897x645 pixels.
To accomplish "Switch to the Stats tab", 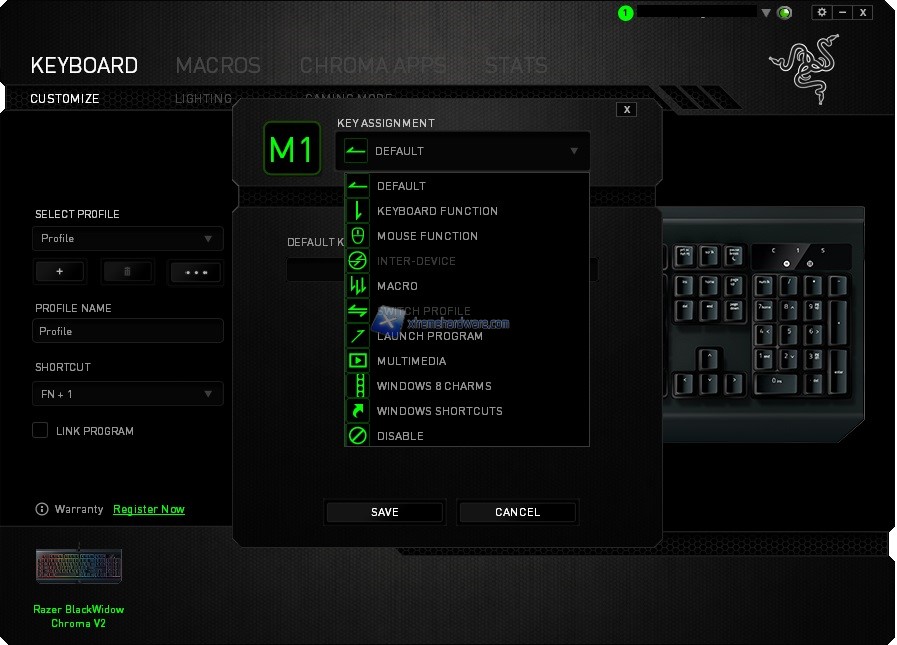I will click(x=515, y=66).
